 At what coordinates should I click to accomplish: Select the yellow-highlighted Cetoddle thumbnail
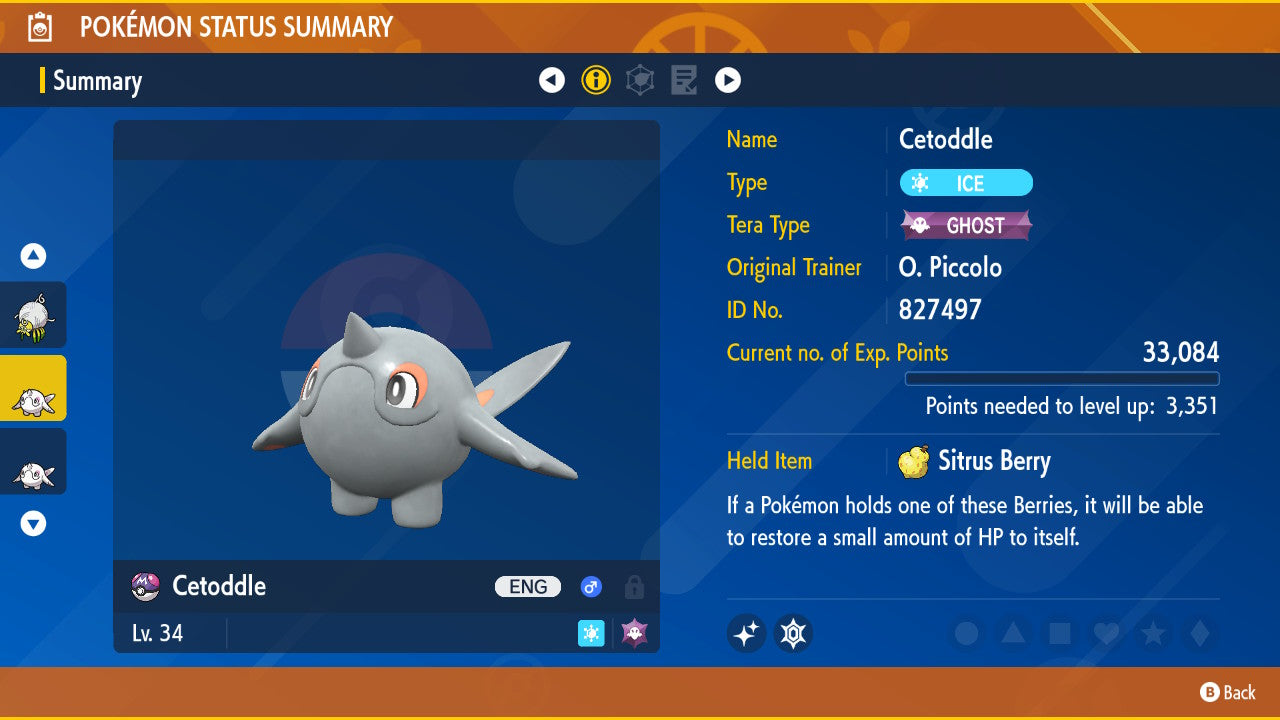pyautogui.click(x=33, y=388)
